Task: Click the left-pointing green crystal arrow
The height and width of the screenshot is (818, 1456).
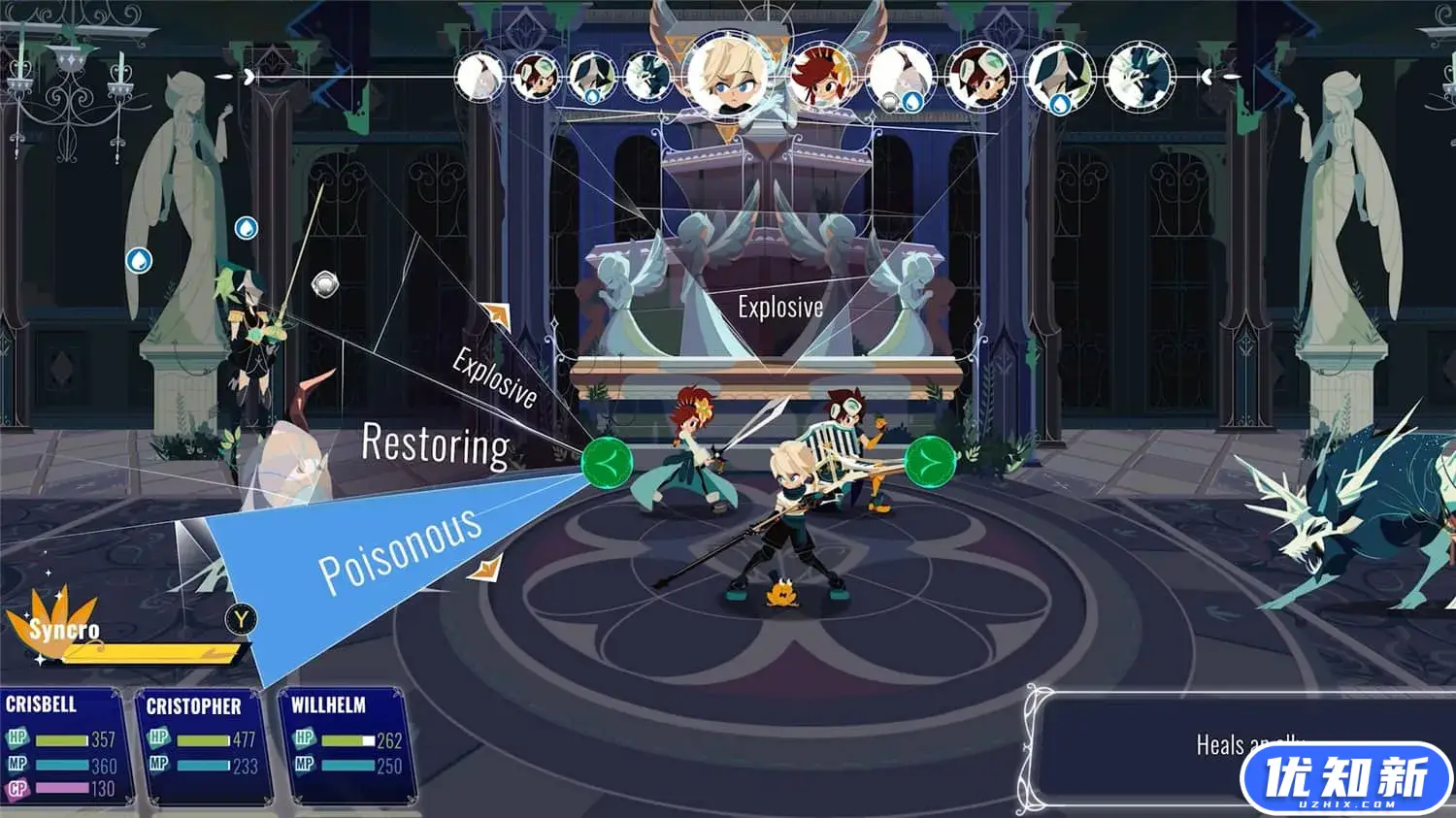Action: coord(607,461)
